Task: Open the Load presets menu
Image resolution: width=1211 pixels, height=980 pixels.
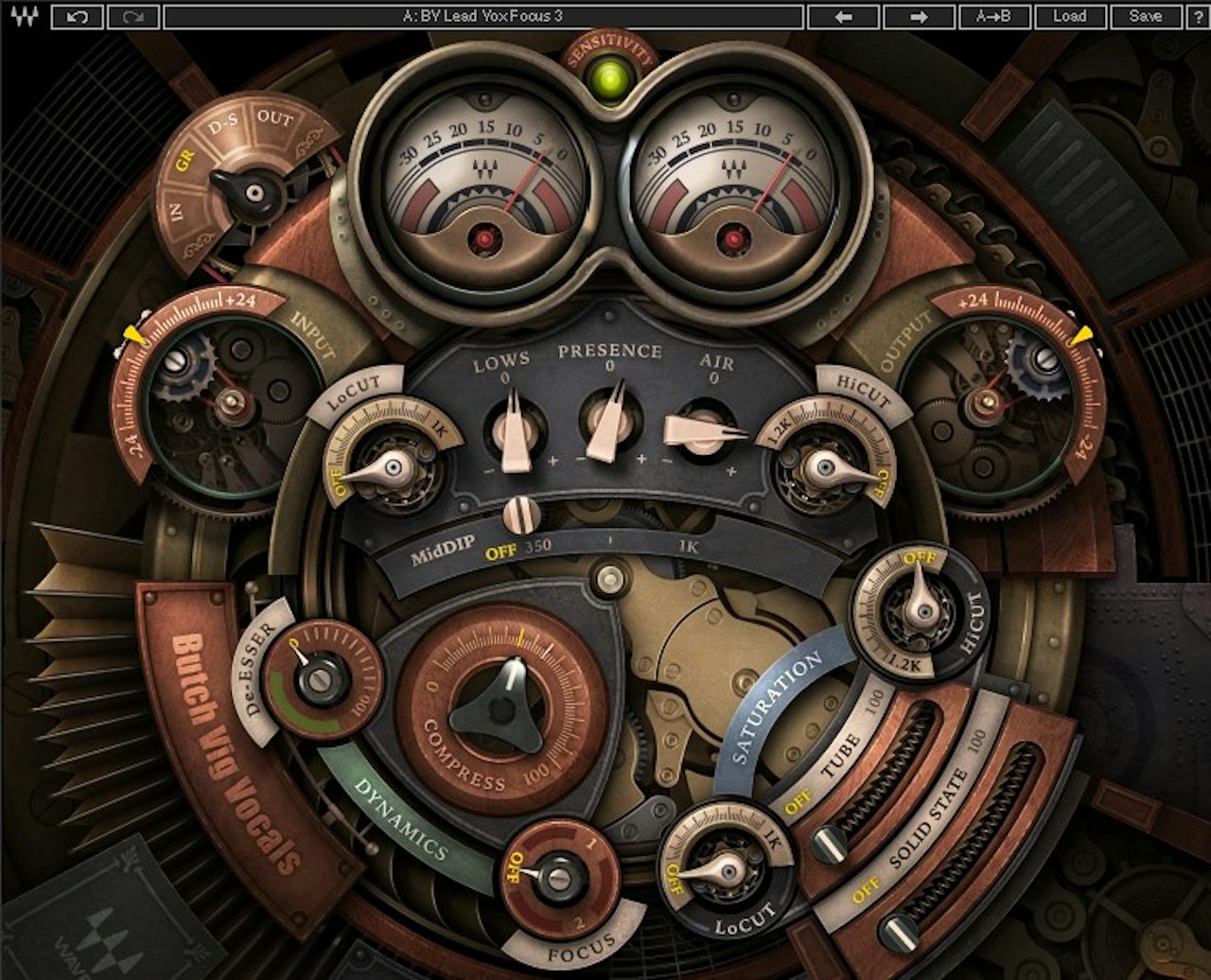Action: (x=1070, y=16)
